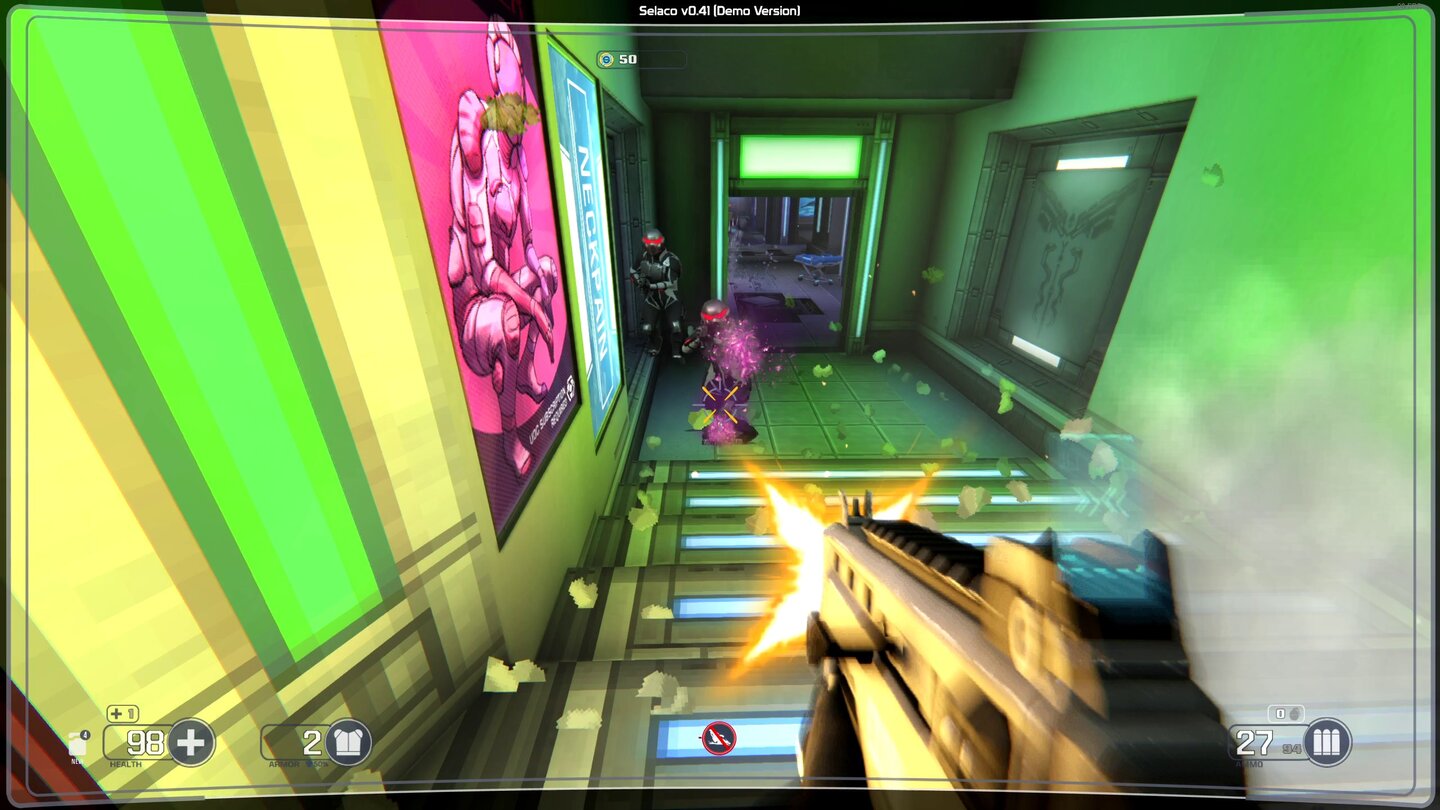
Task: Toggle the HEALTH readout showing 98
Action: tap(146, 742)
